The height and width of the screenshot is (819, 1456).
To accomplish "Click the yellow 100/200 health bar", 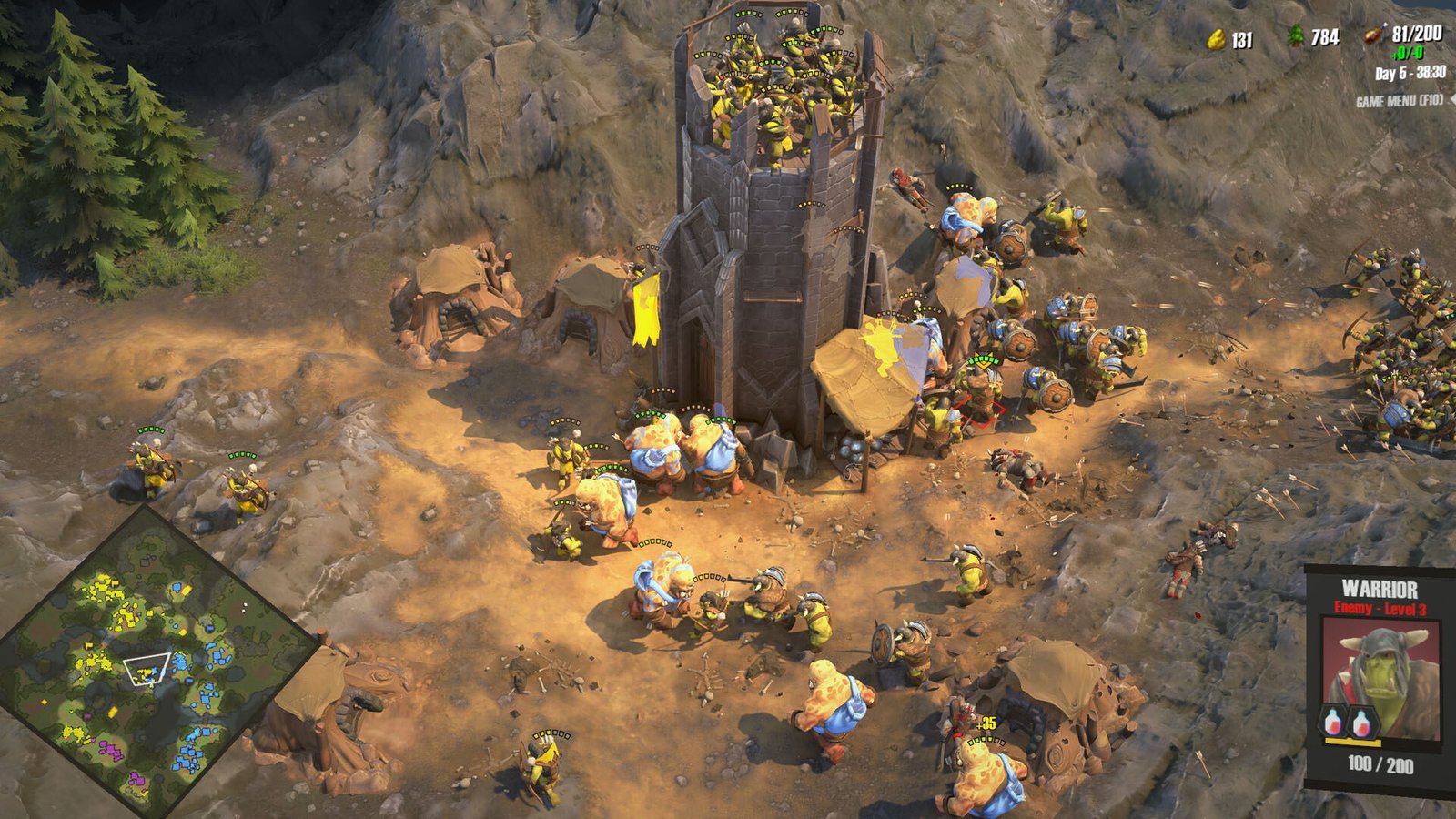I will [1352, 742].
